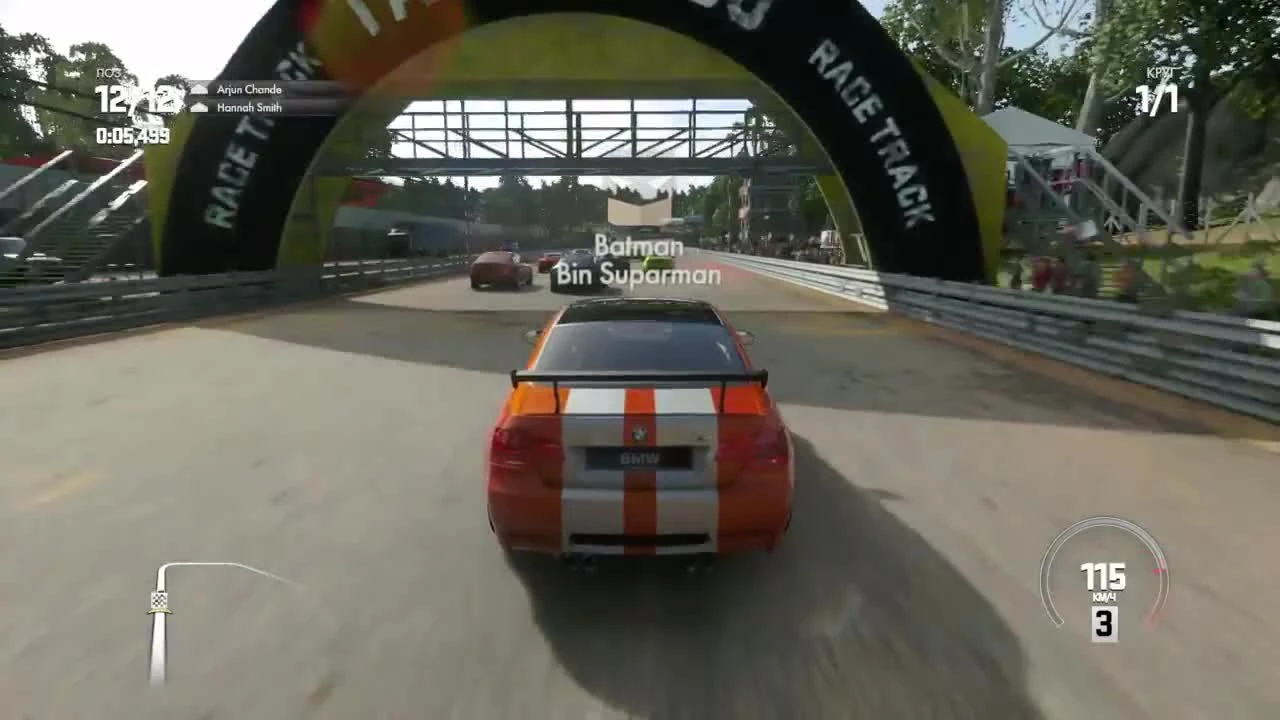
Task: Click the Batman Bin Suparman player banner
Action: [640, 262]
